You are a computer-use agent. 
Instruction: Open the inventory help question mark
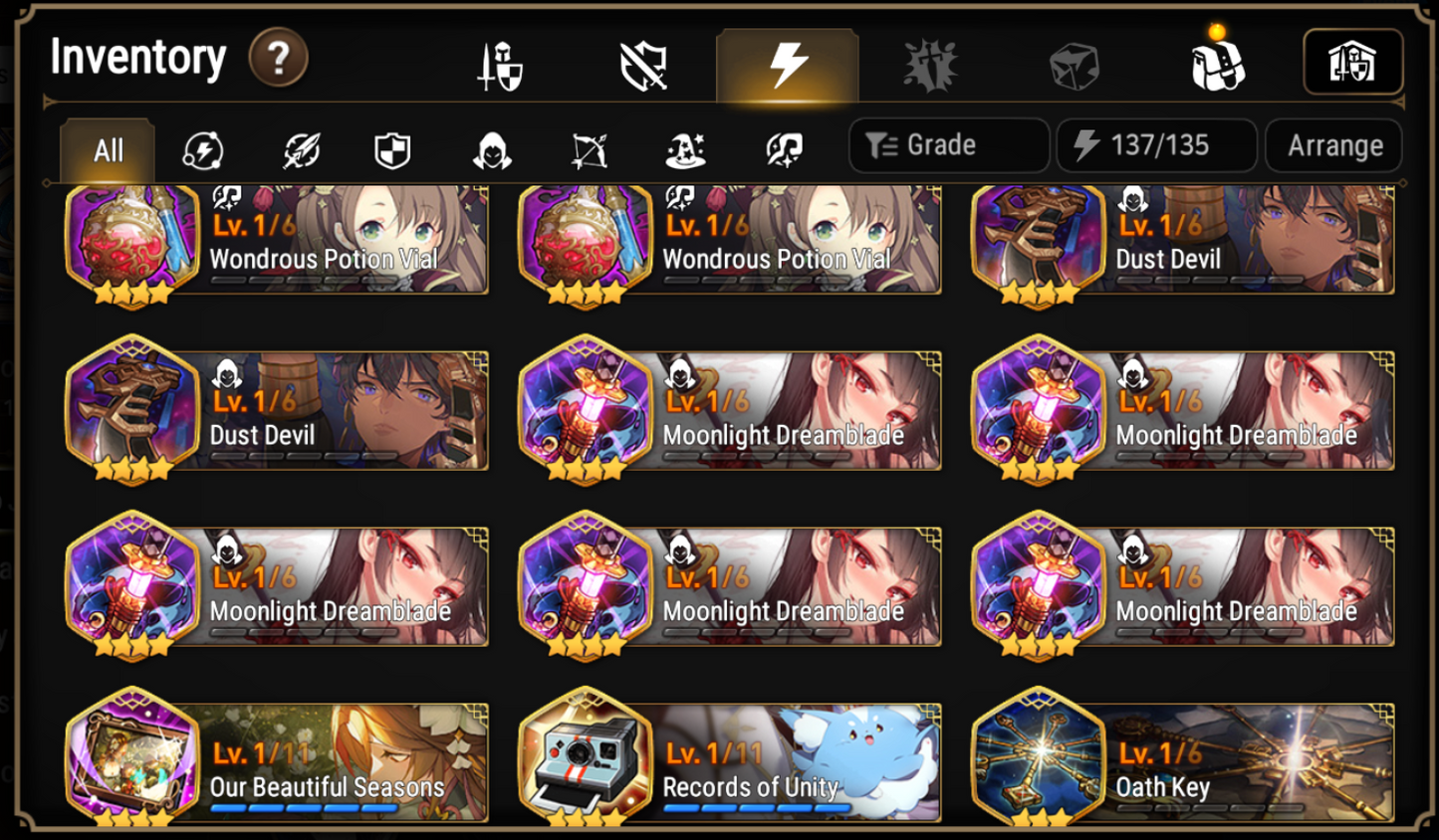click(x=276, y=58)
